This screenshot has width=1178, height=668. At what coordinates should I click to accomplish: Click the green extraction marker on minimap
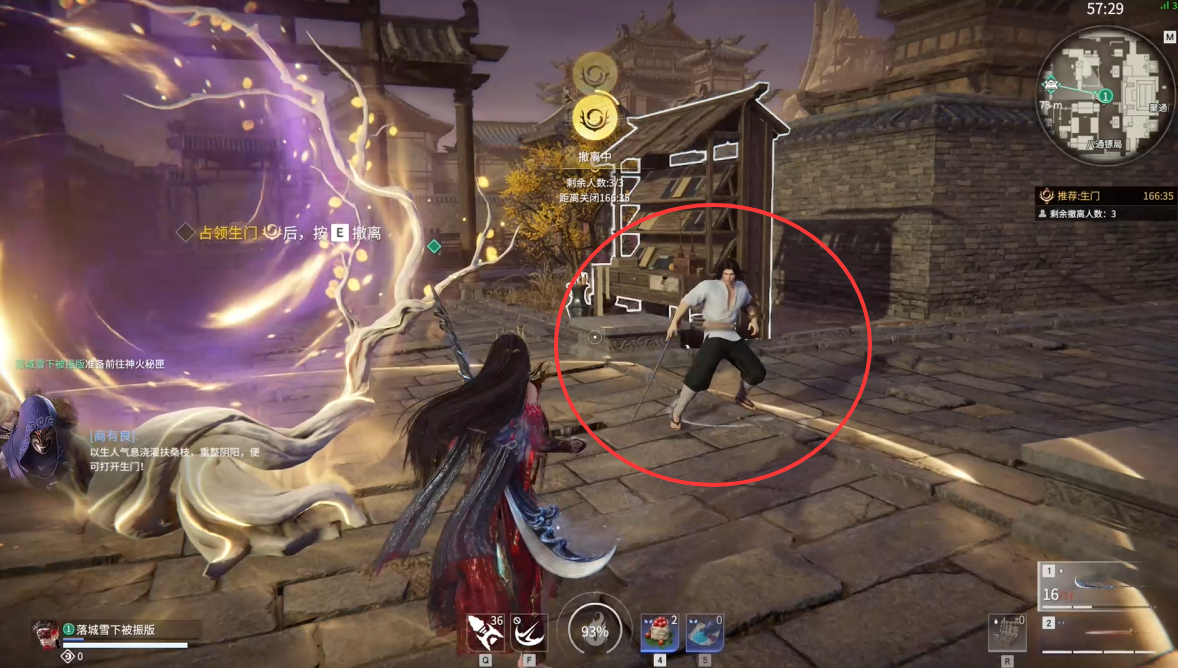pyautogui.click(x=1105, y=96)
